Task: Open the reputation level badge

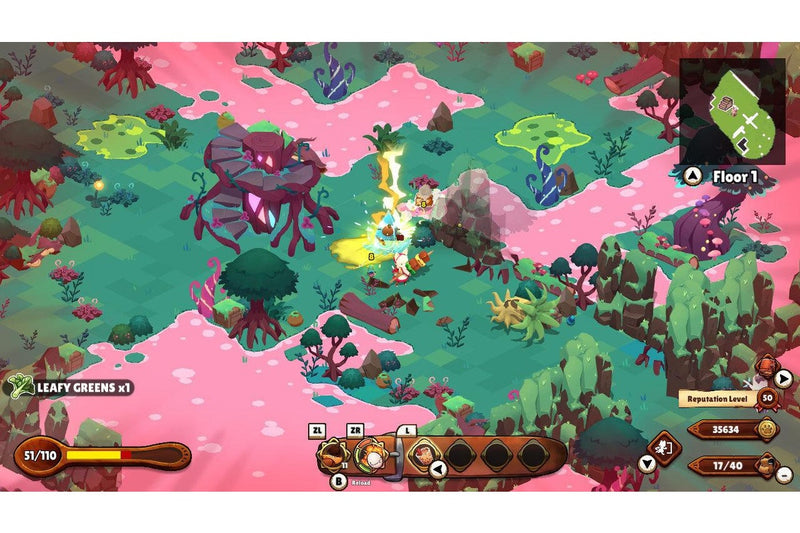Action: point(767,397)
